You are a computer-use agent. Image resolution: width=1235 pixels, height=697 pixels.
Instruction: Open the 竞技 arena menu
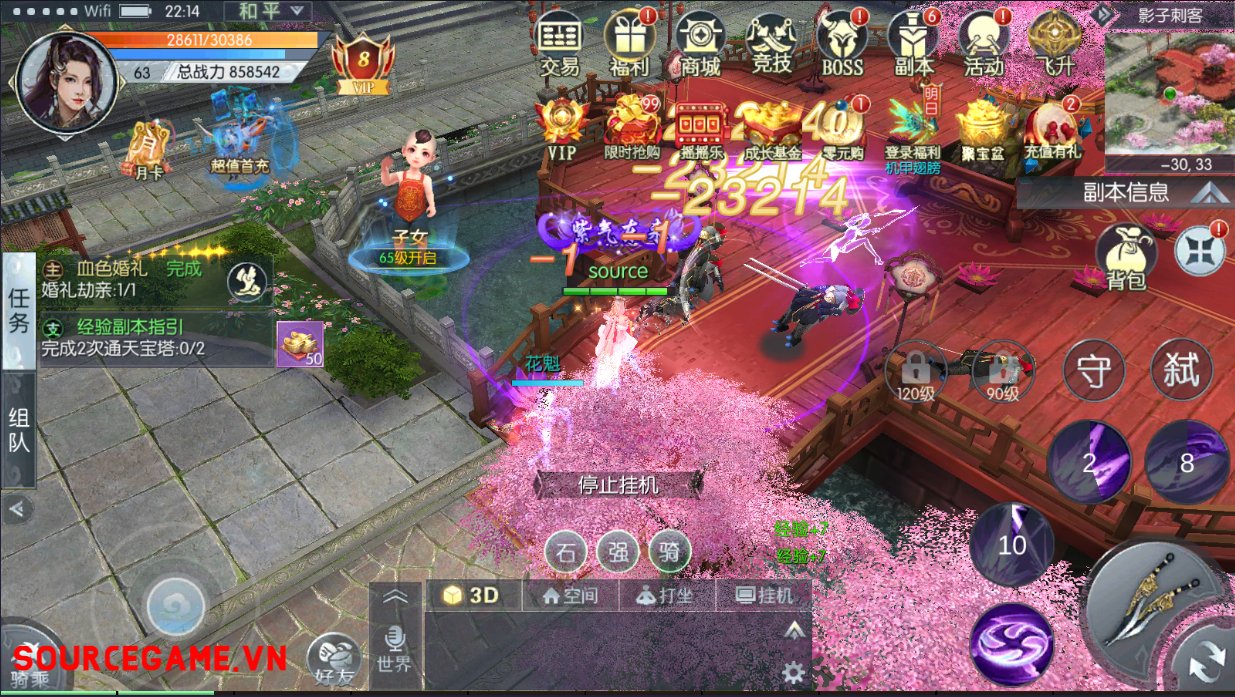coord(771,45)
